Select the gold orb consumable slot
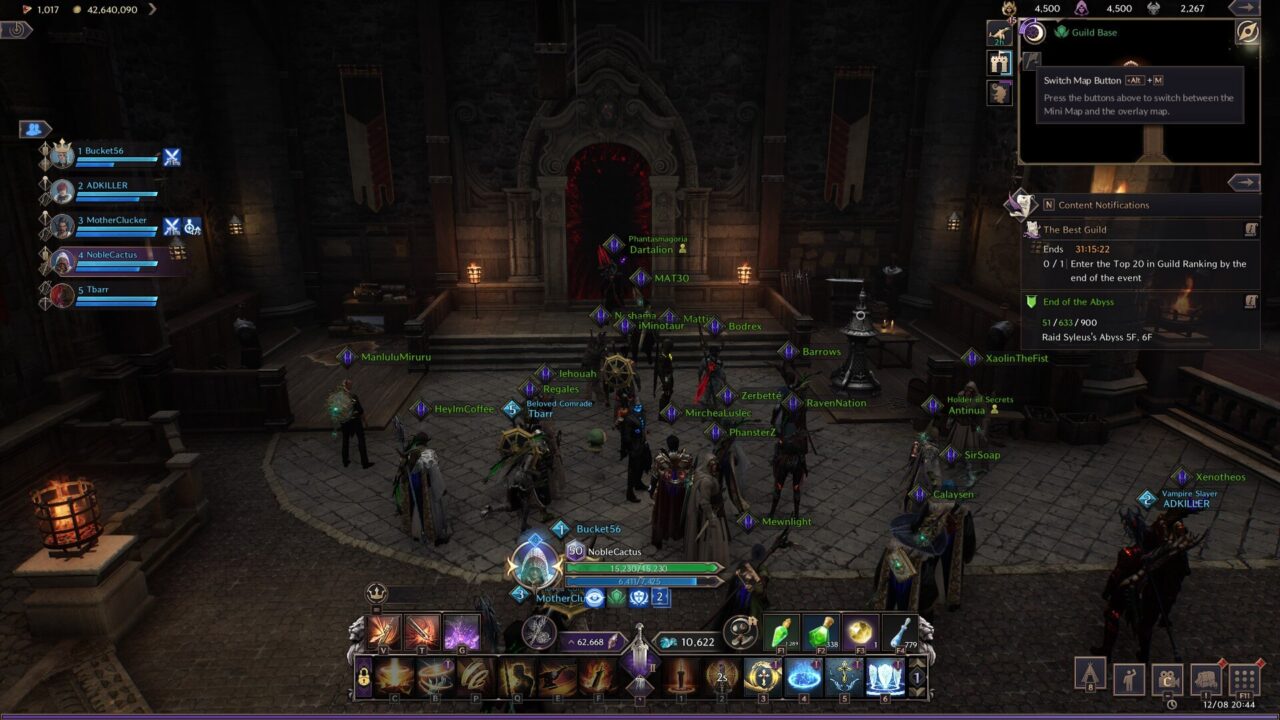The width and height of the screenshot is (1280, 720). pos(860,632)
